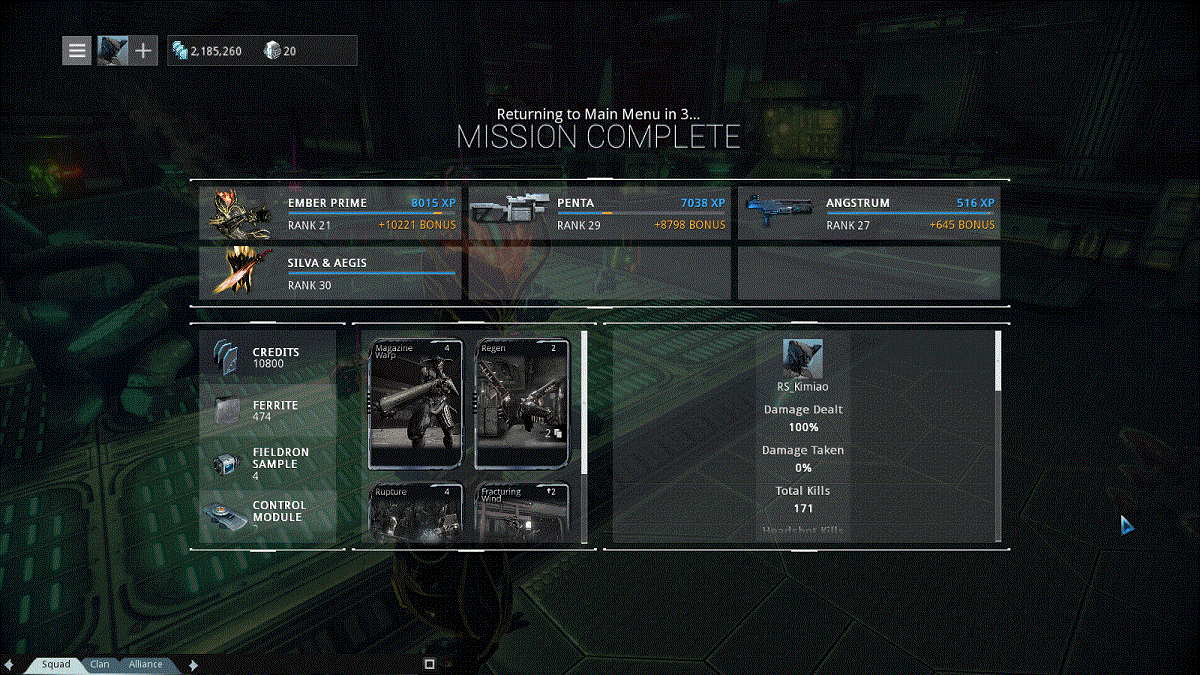The image size is (1200, 675).
Task: Select the Fieldron Sample reward entry
Action: (268, 464)
